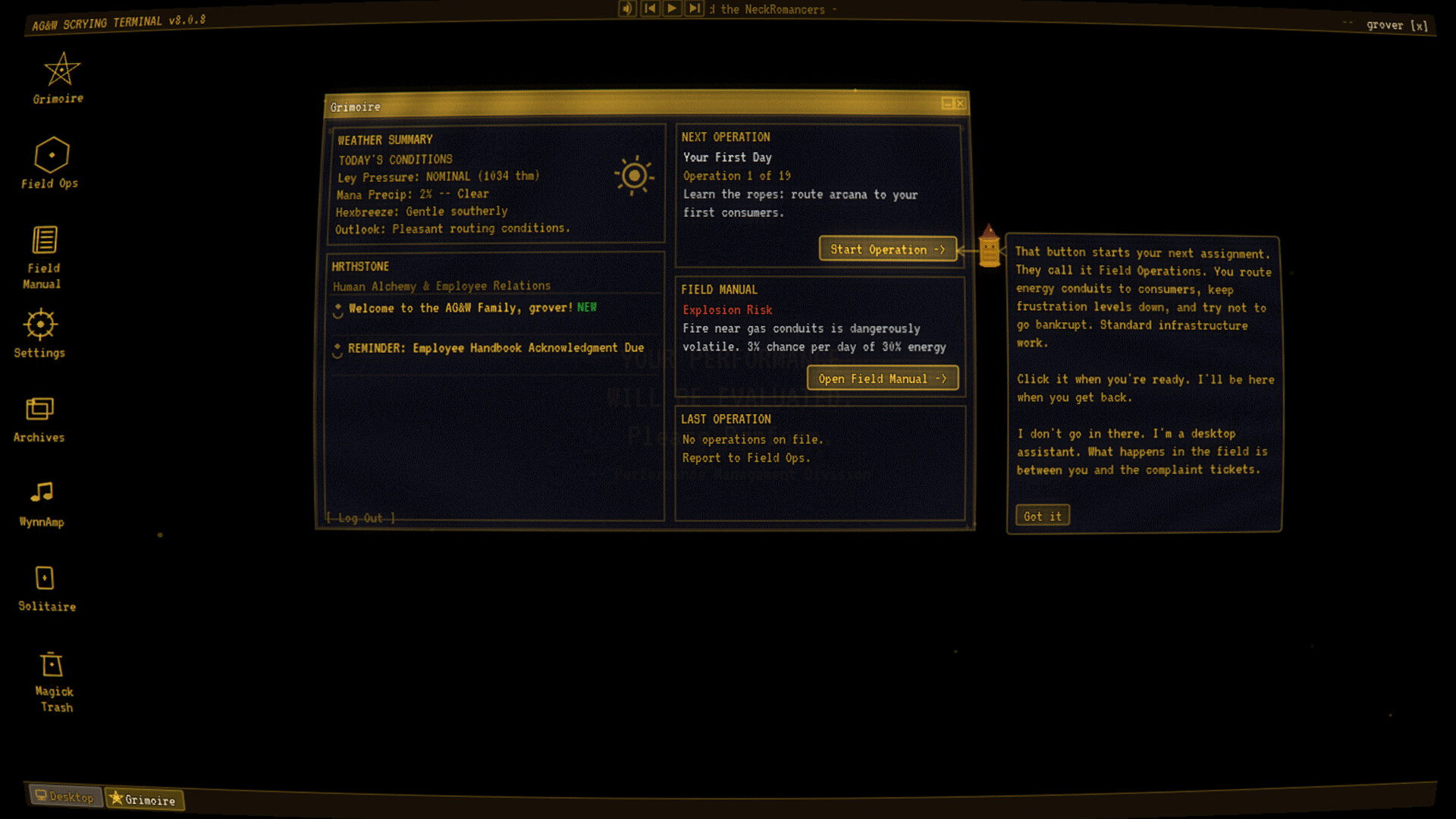The width and height of the screenshot is (1456, 819).
Task: Open Field Manual about Explosion Risk
Action: tap(882, 378)
